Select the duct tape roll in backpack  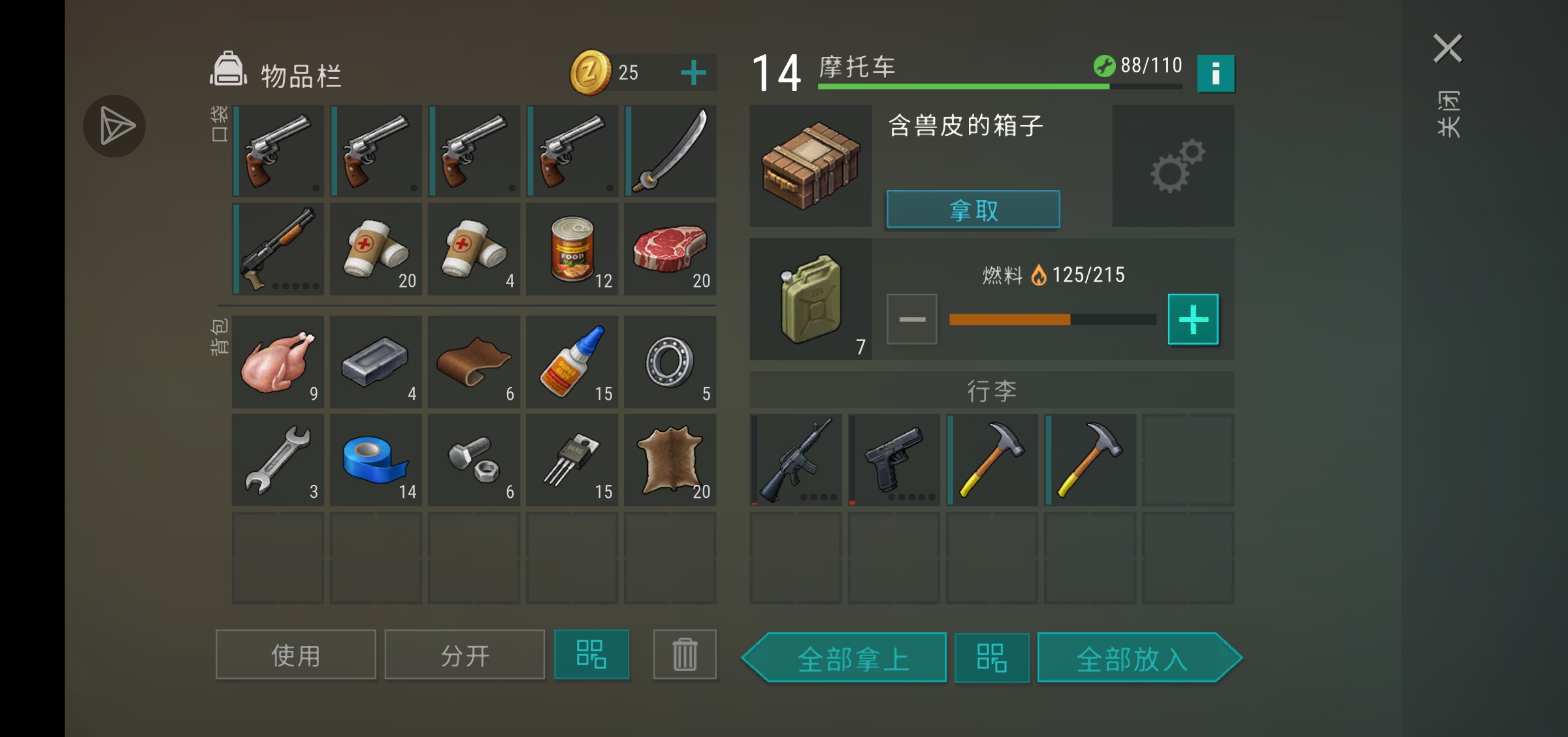pos(376,461)
